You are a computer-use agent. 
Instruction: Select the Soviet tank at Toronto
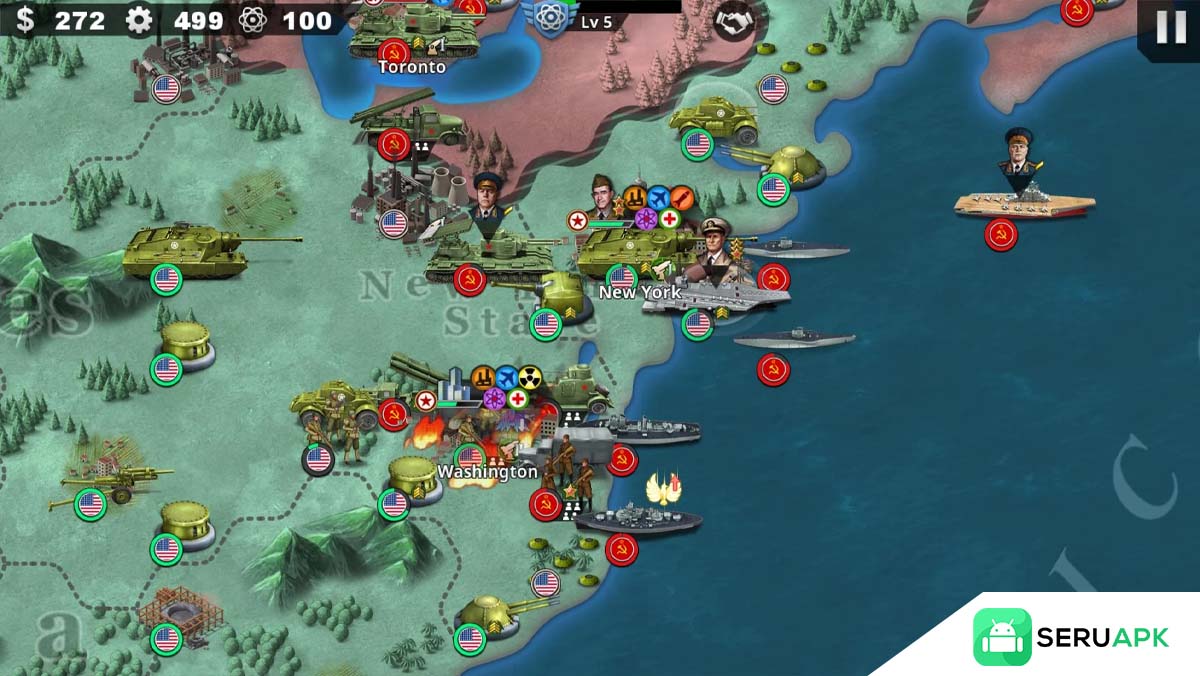412,32
